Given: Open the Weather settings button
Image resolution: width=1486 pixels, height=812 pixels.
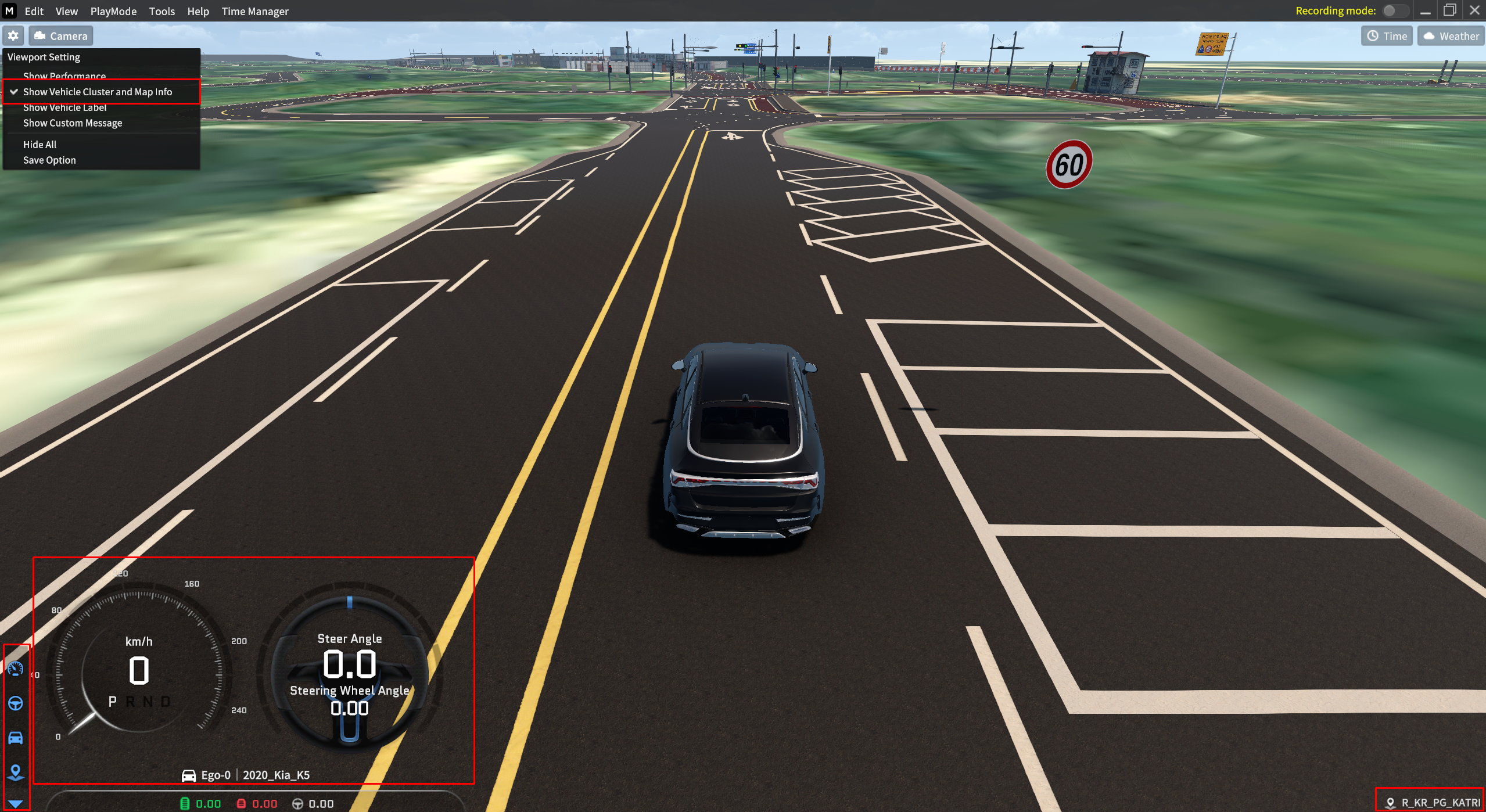Looking at the screenshot, I should [1451, 36].
